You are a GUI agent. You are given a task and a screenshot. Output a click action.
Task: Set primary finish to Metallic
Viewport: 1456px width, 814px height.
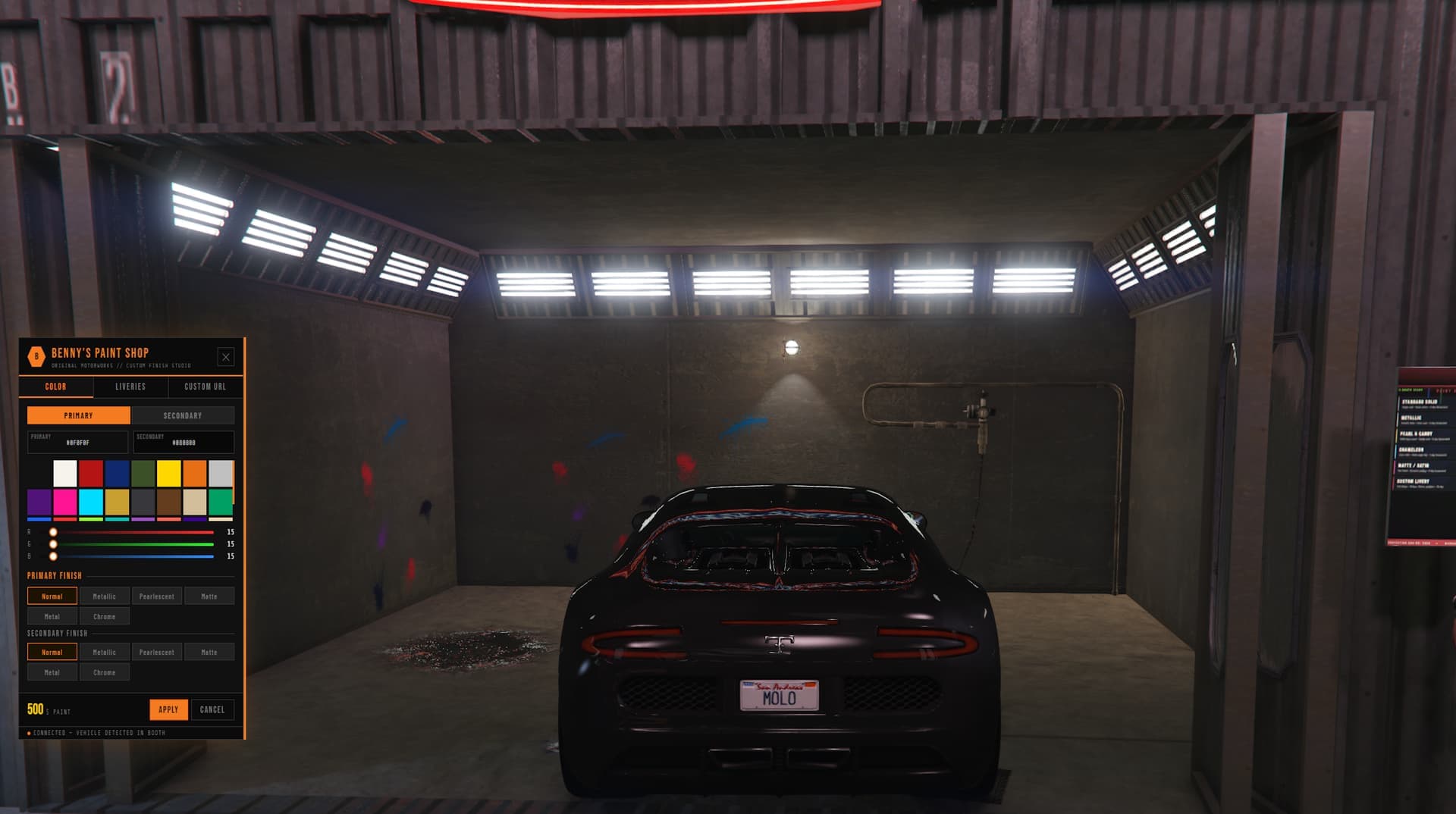(x=105, y=596)
